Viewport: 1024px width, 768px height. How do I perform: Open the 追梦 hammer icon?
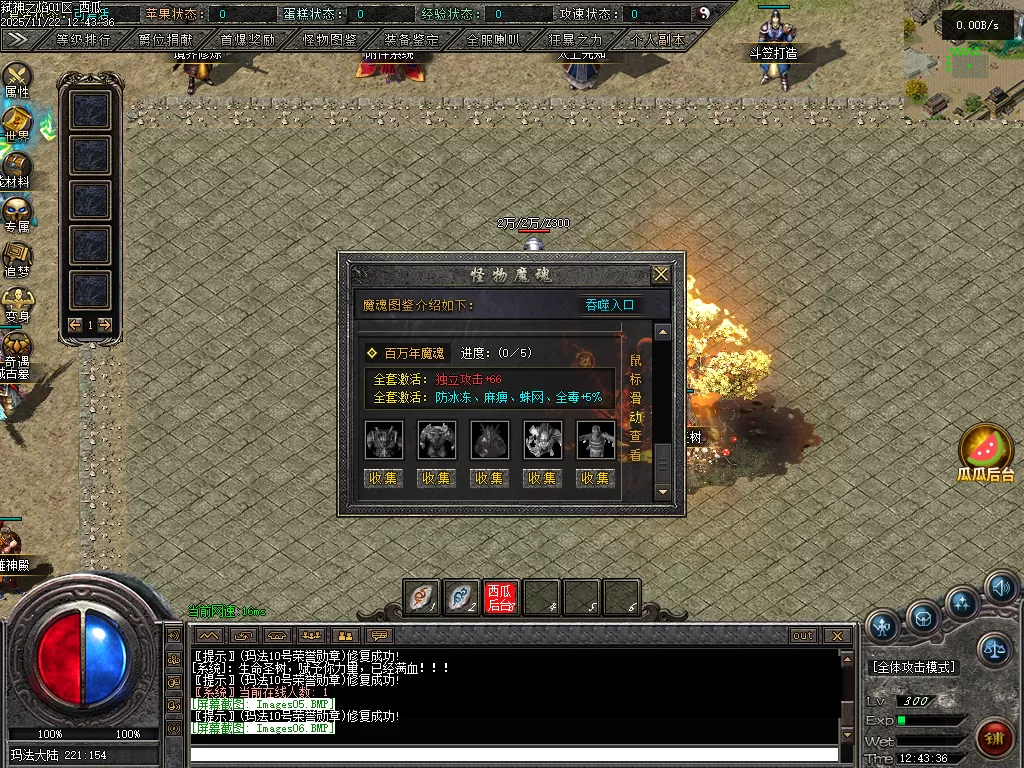pyautogui.click(x=17, y=258)
